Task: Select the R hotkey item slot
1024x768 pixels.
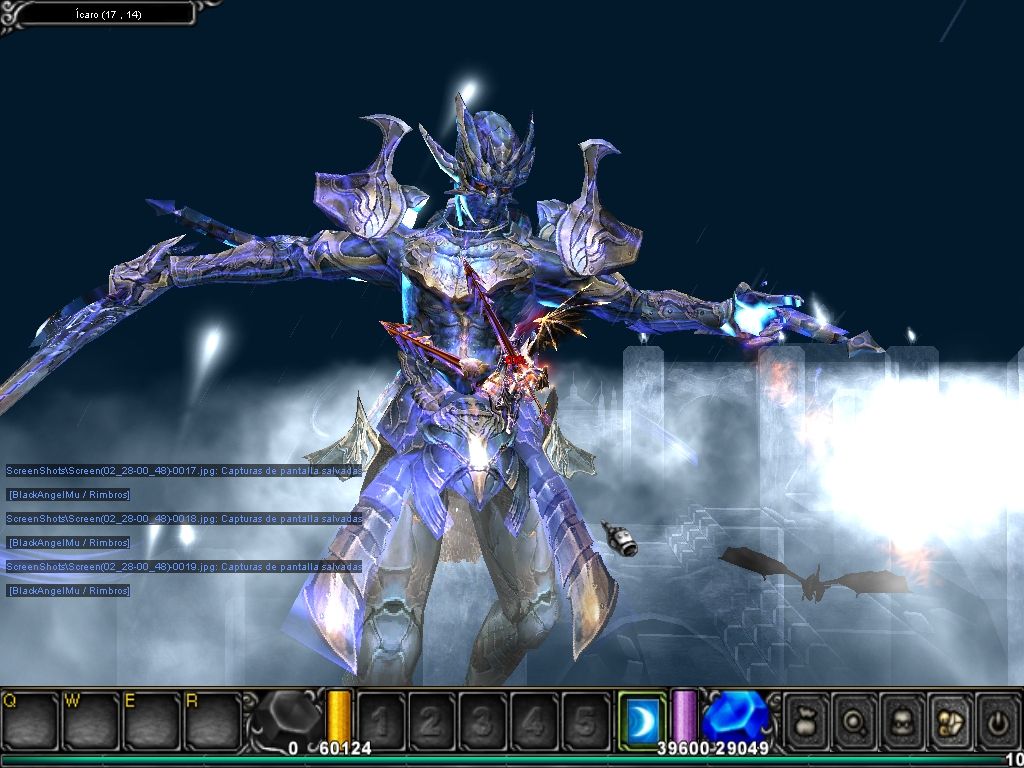Action: [211, 719]
